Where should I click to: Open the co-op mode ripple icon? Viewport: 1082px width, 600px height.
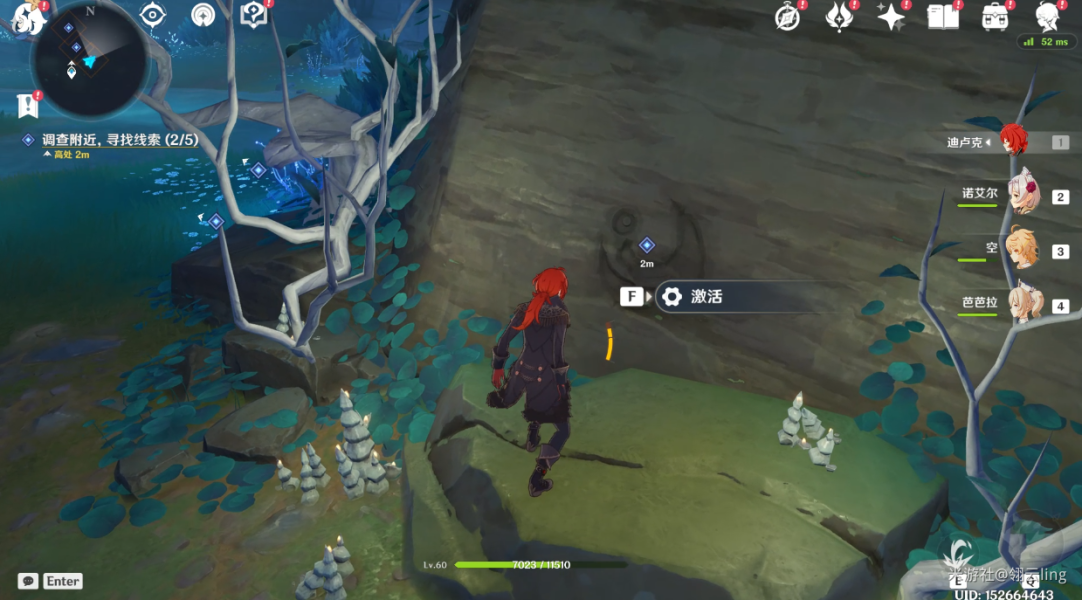pyautogui.click(x=203, y=15)
